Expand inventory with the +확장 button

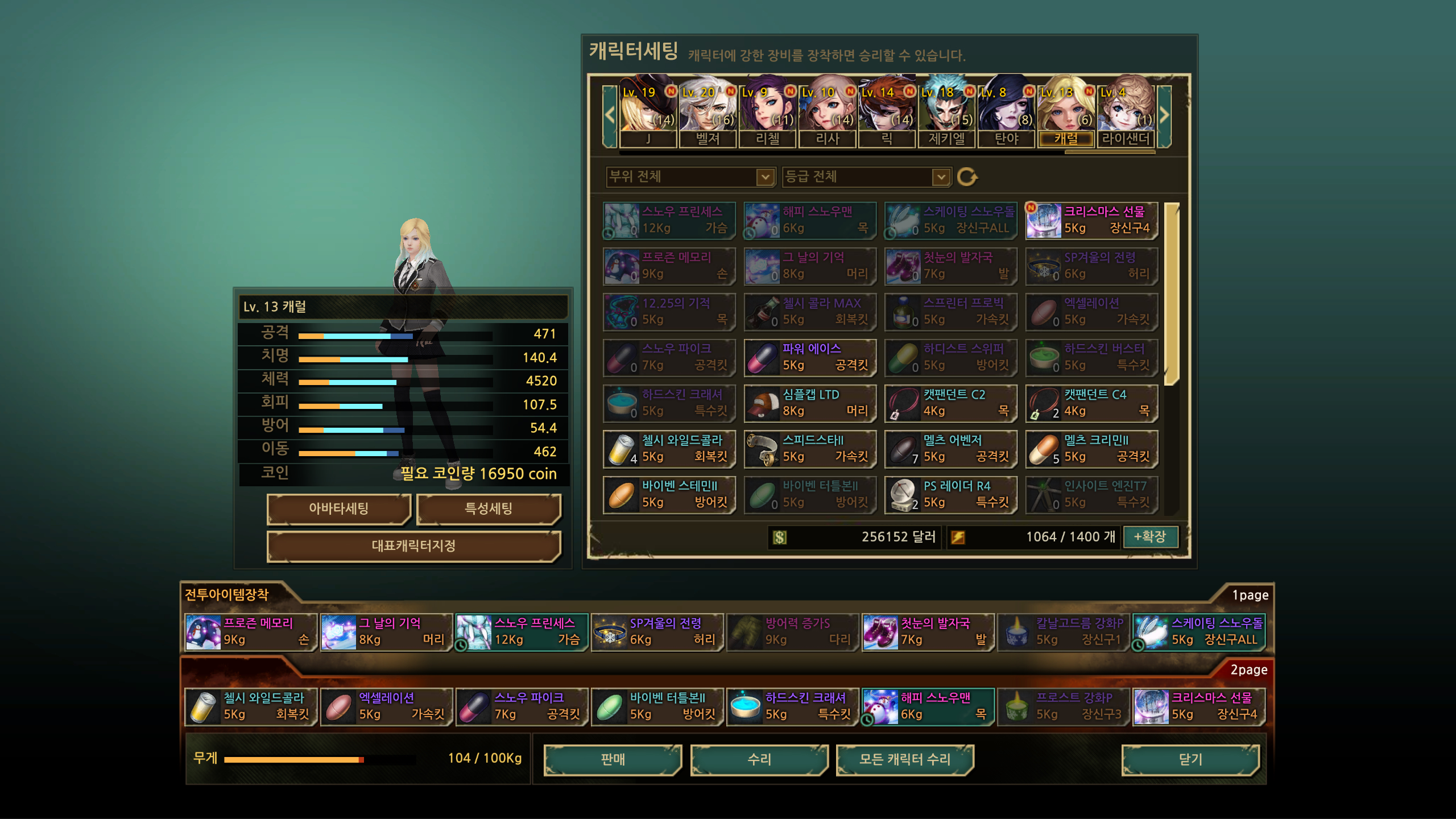(1150, 536)
